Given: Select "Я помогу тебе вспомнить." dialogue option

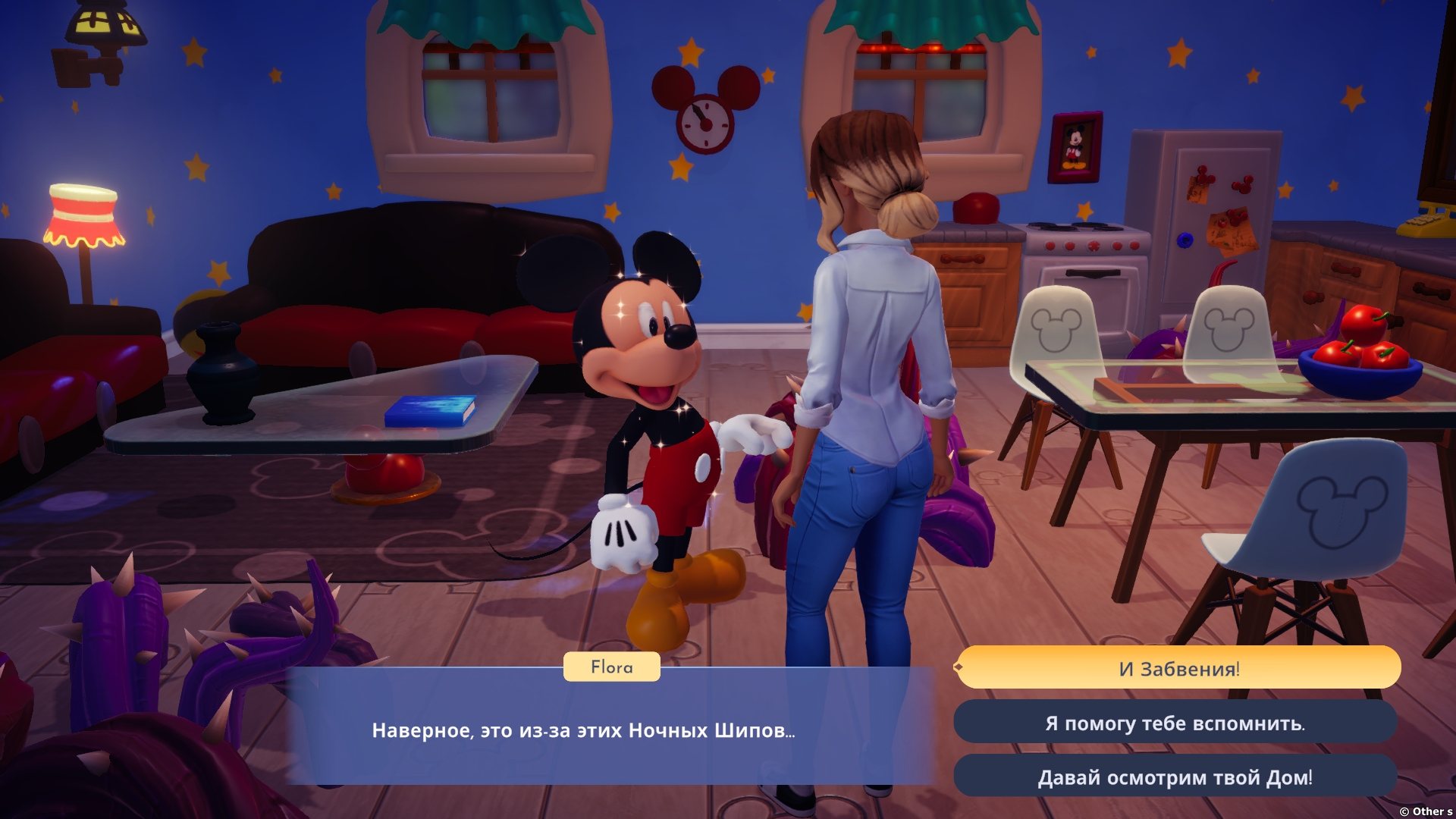Looking at the screenshot, I should click(1175, 723).
